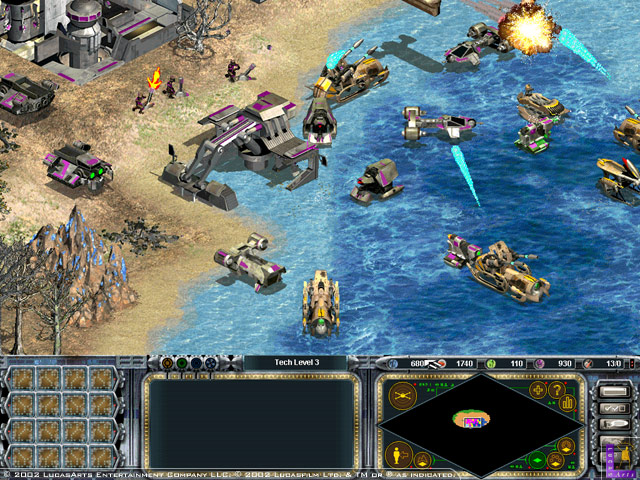640x480 pixels.
Task: Show the bar chart statistics button
Action: 569,400
